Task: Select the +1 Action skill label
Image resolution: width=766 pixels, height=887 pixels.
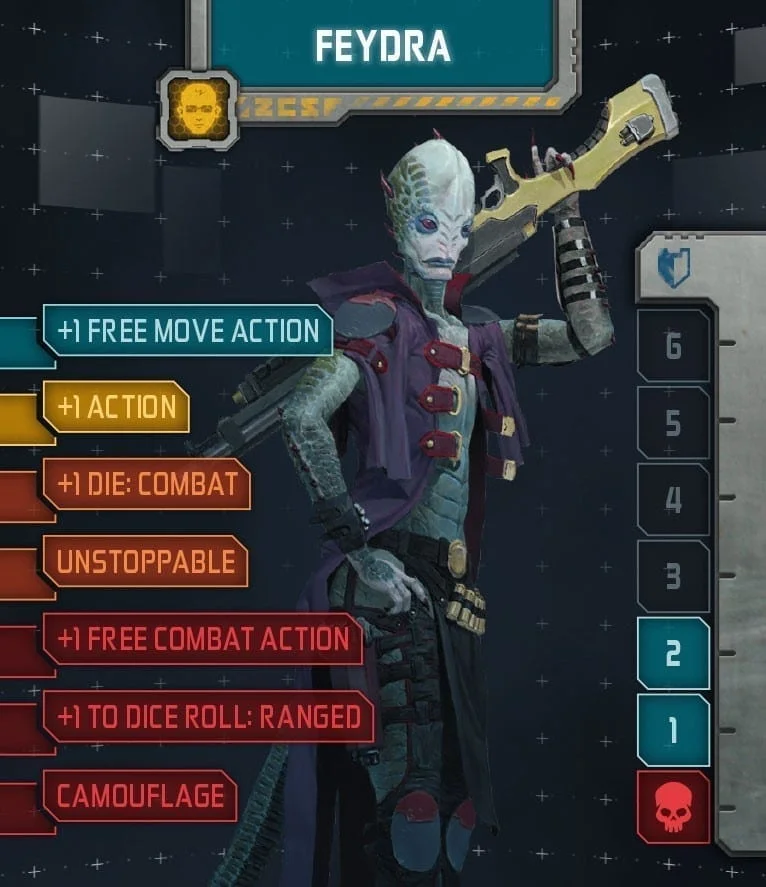Action: (117, 407)
